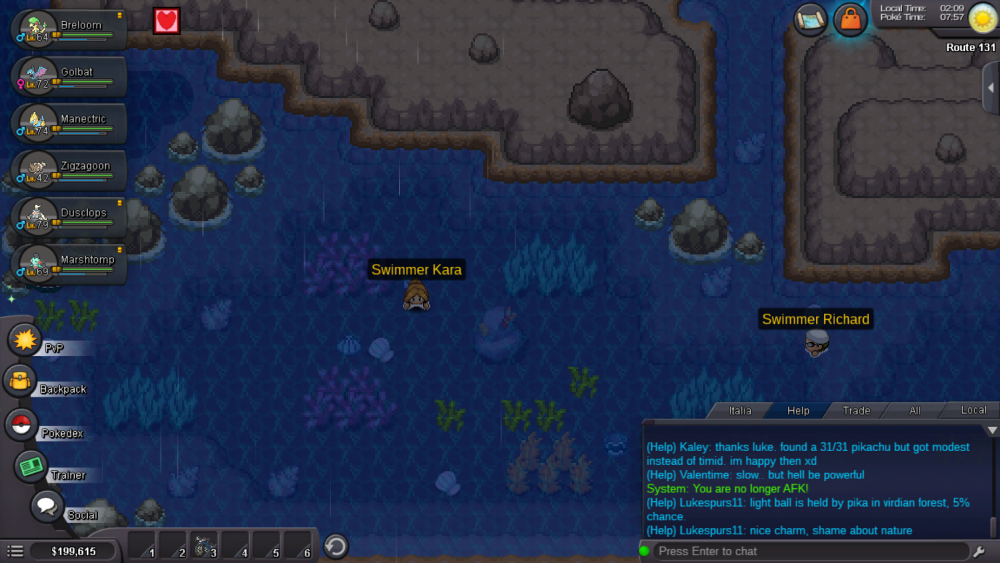The image size is (1000, 563).
Task: Show the Trainer card
Action: (x=32, y=466)
